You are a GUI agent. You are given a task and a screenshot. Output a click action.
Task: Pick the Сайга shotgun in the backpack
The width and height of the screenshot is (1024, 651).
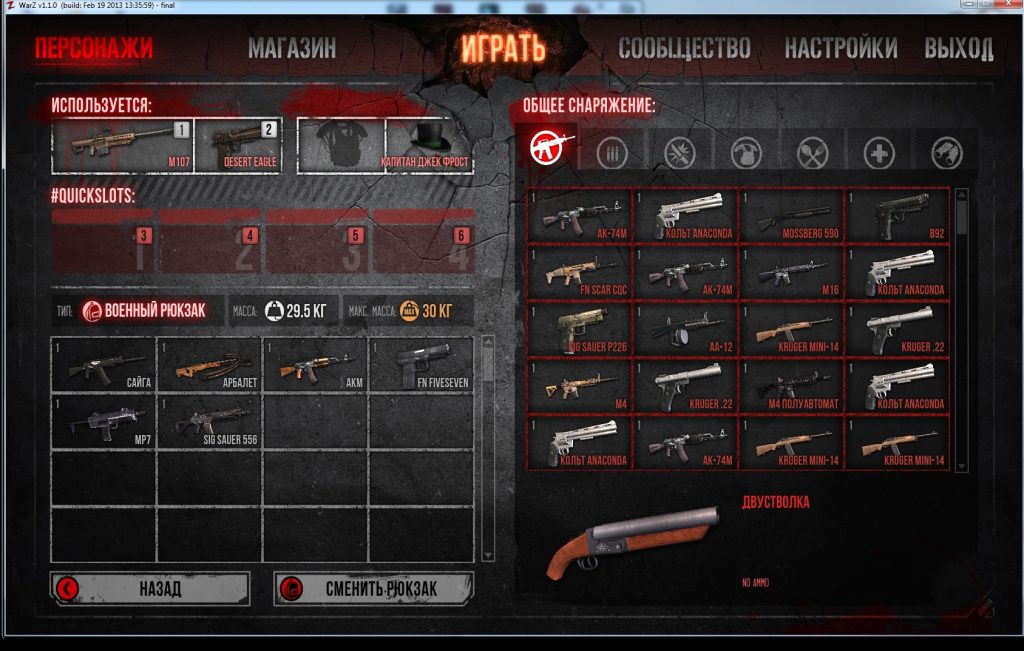tap(104, 365)
